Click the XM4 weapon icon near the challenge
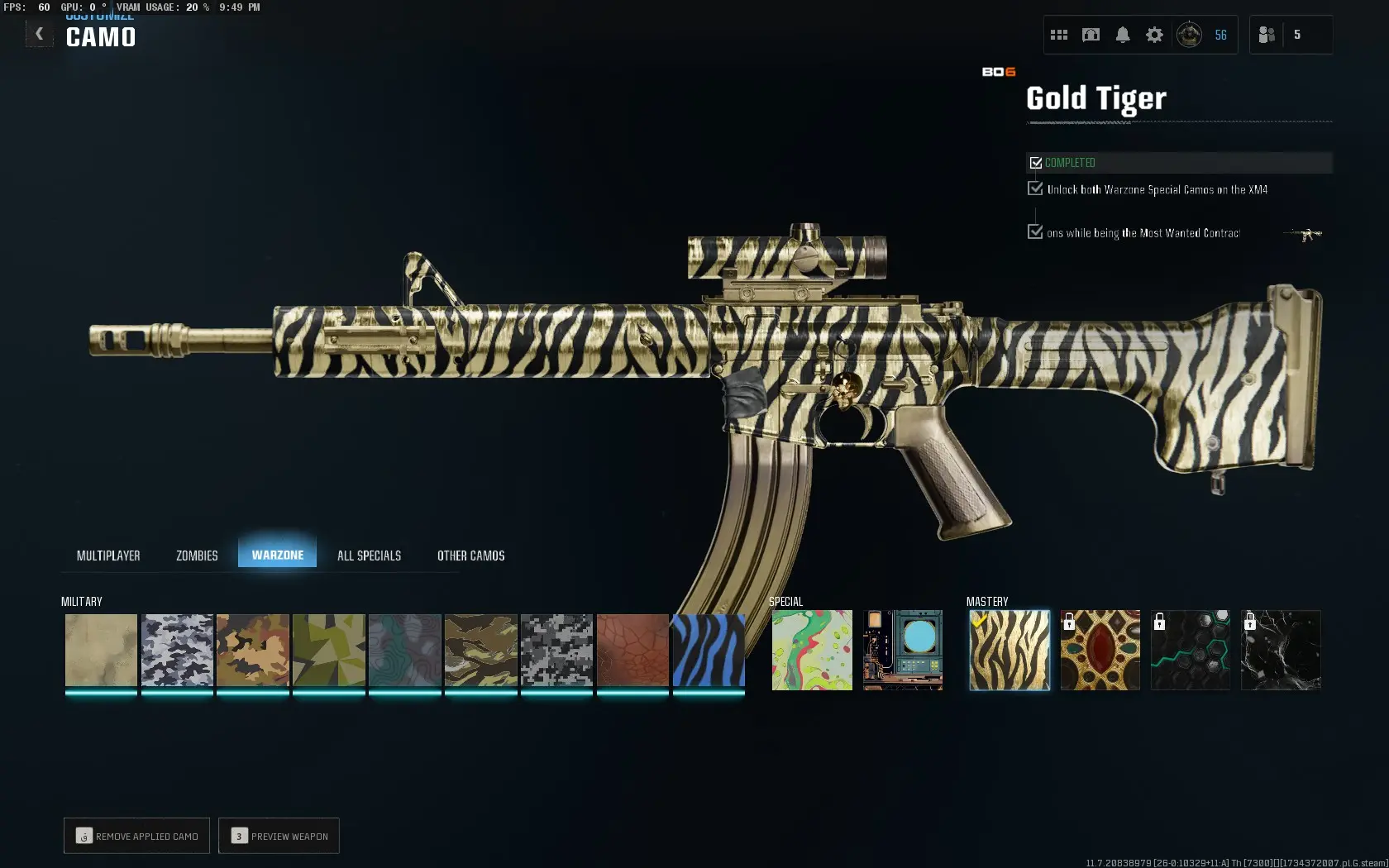The width and height of the screenshot is (1389, 868). point(1301,234)
